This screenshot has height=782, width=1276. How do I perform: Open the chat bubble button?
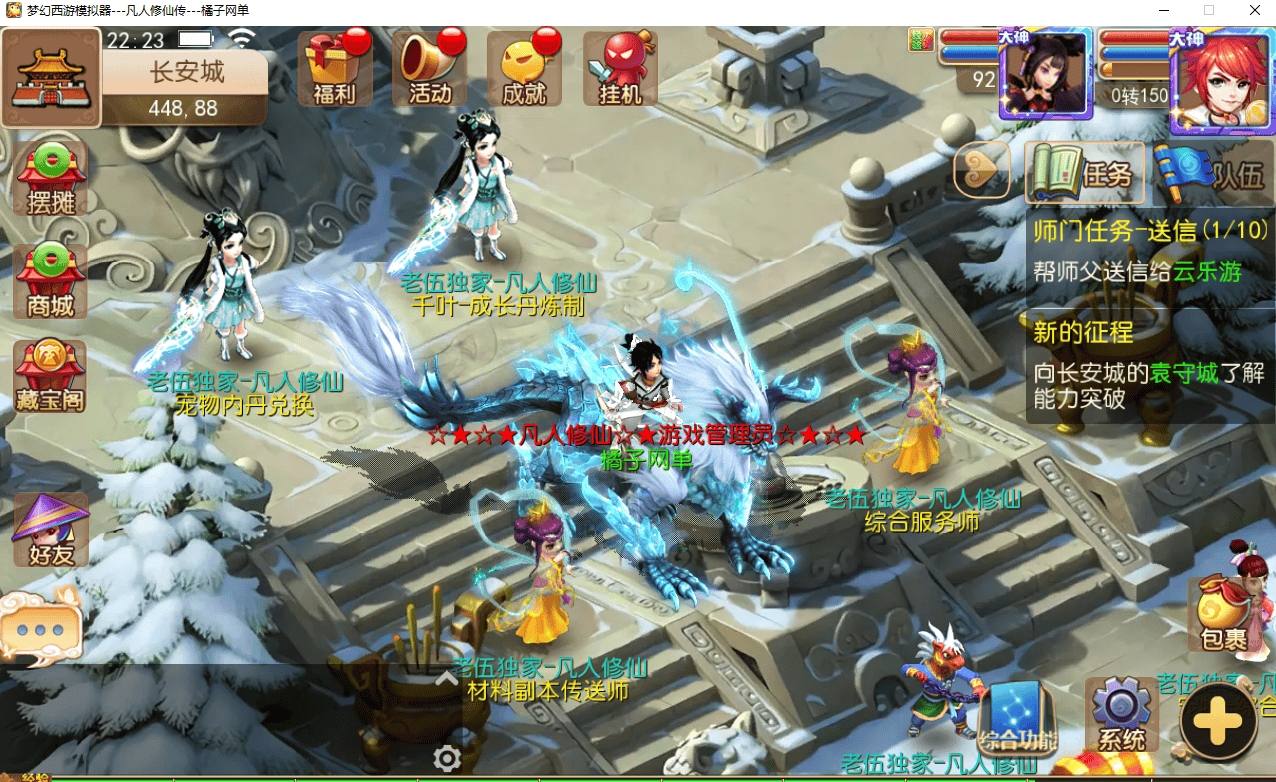[41, 629]
